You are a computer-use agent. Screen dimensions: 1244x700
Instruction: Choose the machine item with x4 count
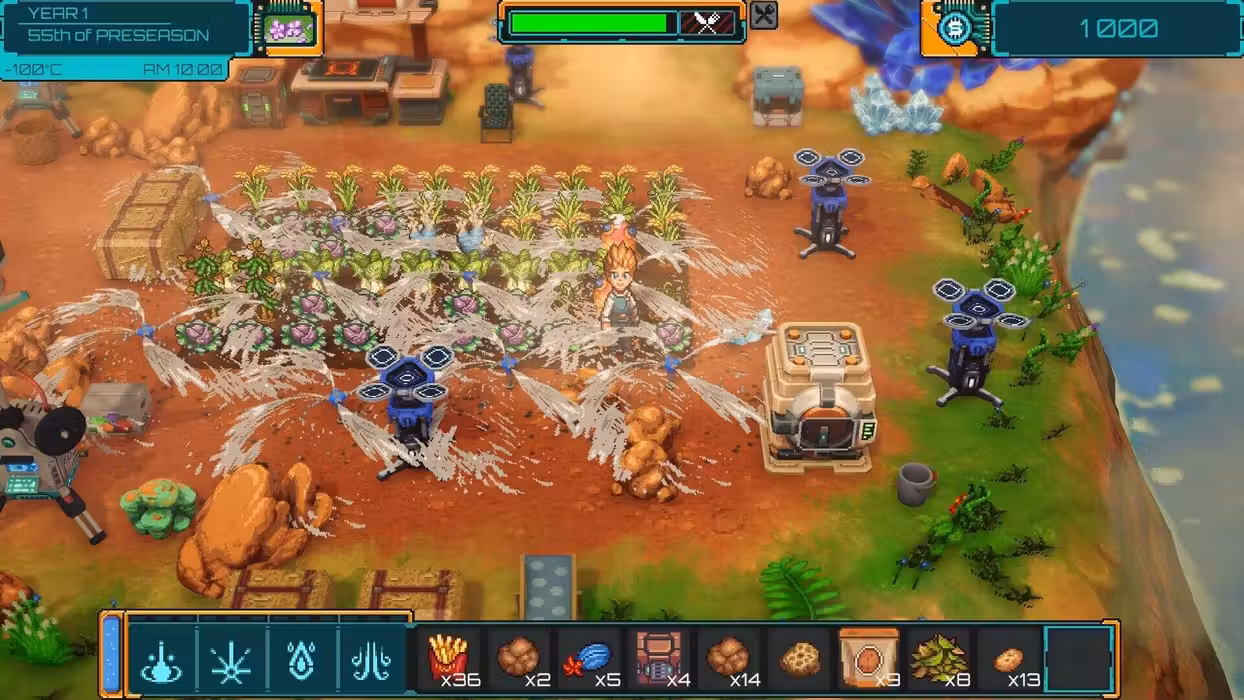pyautogui.click(x=659, y=659)
